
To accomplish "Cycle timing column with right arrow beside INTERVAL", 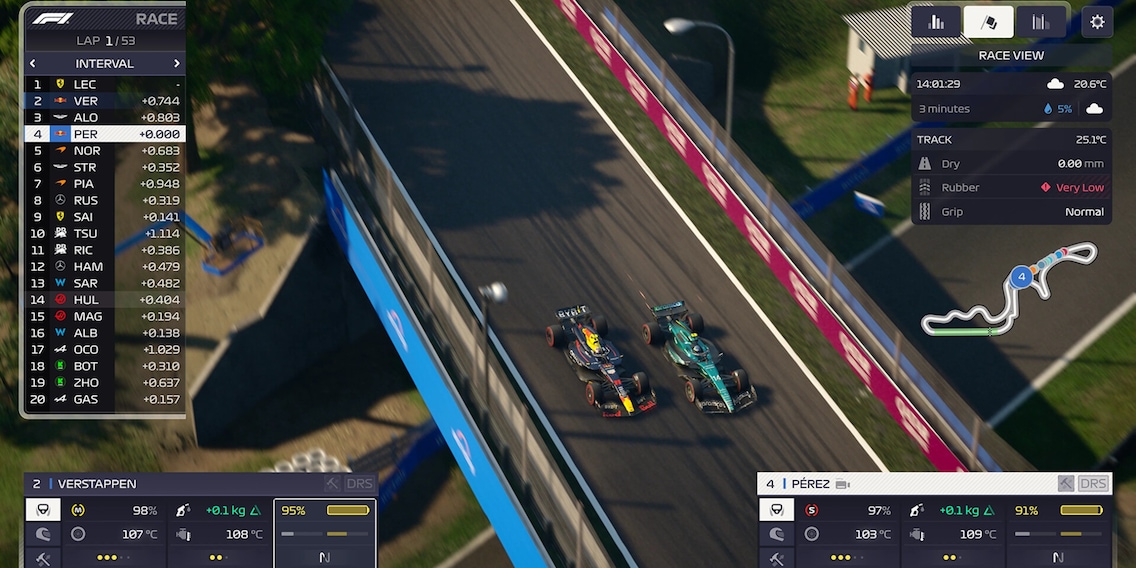I will pos(177,64).
